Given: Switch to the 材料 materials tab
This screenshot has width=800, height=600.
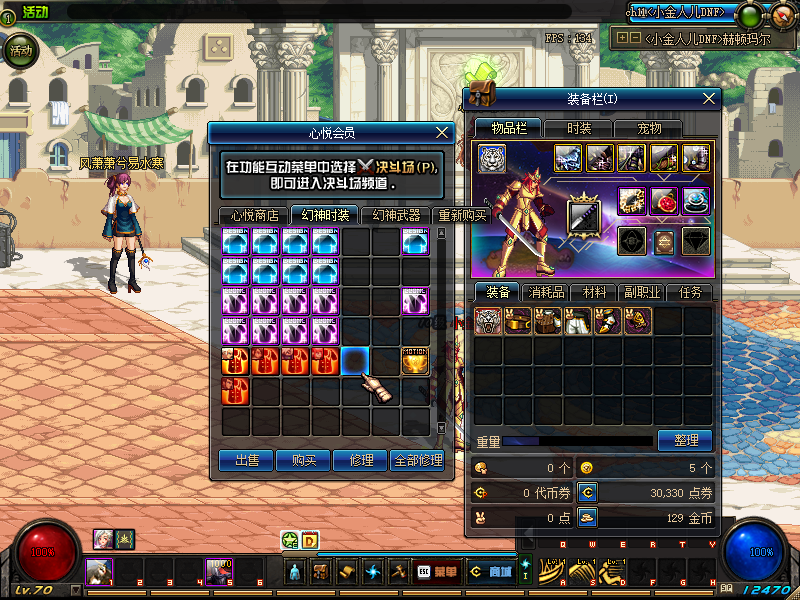Looking at the screenshot, I should [x=595, y=292].
